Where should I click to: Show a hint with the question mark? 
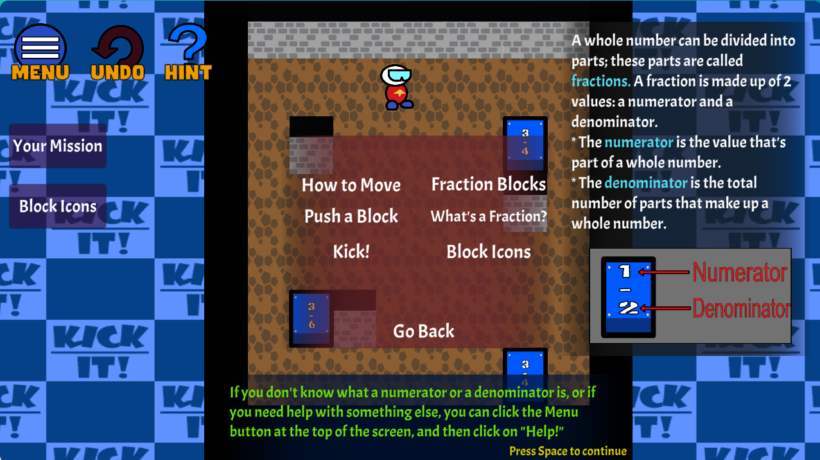[x=188, y=50]
